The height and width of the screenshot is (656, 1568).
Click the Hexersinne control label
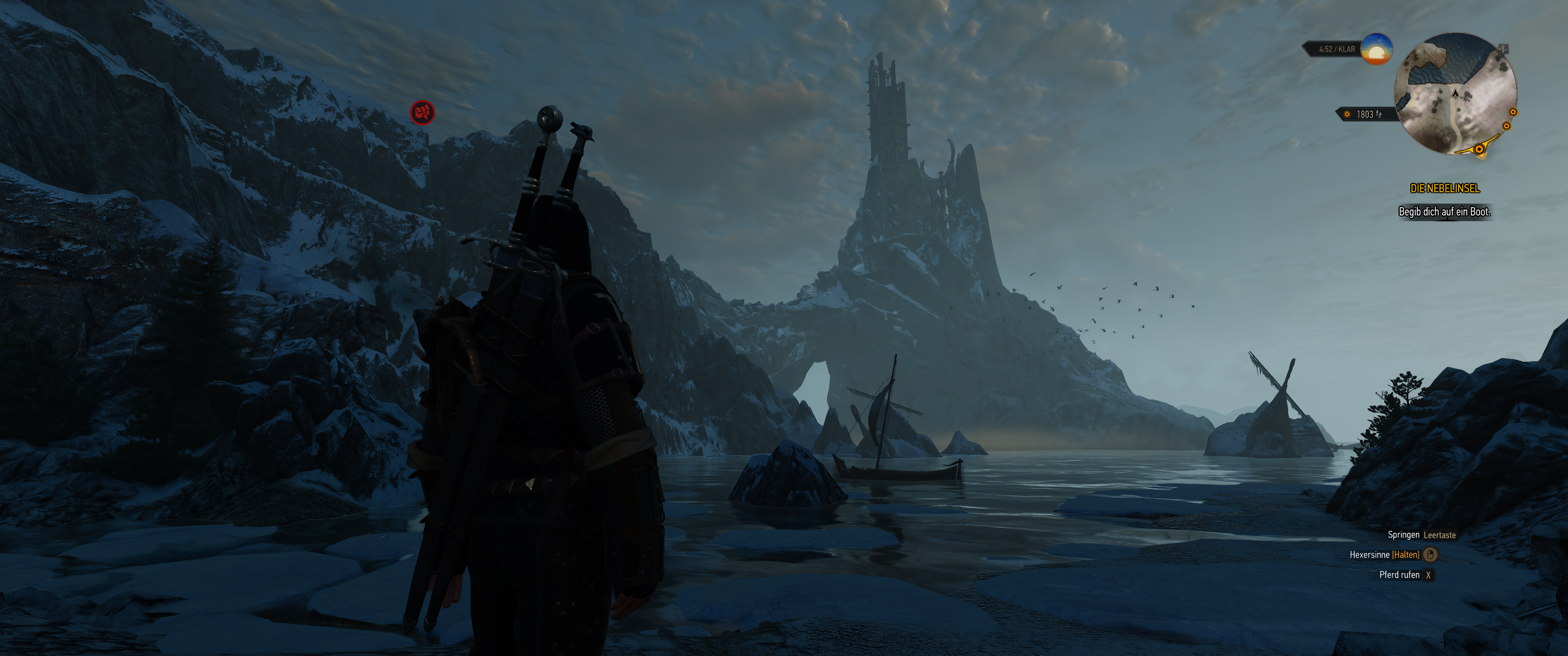(x=1370, y=556)
